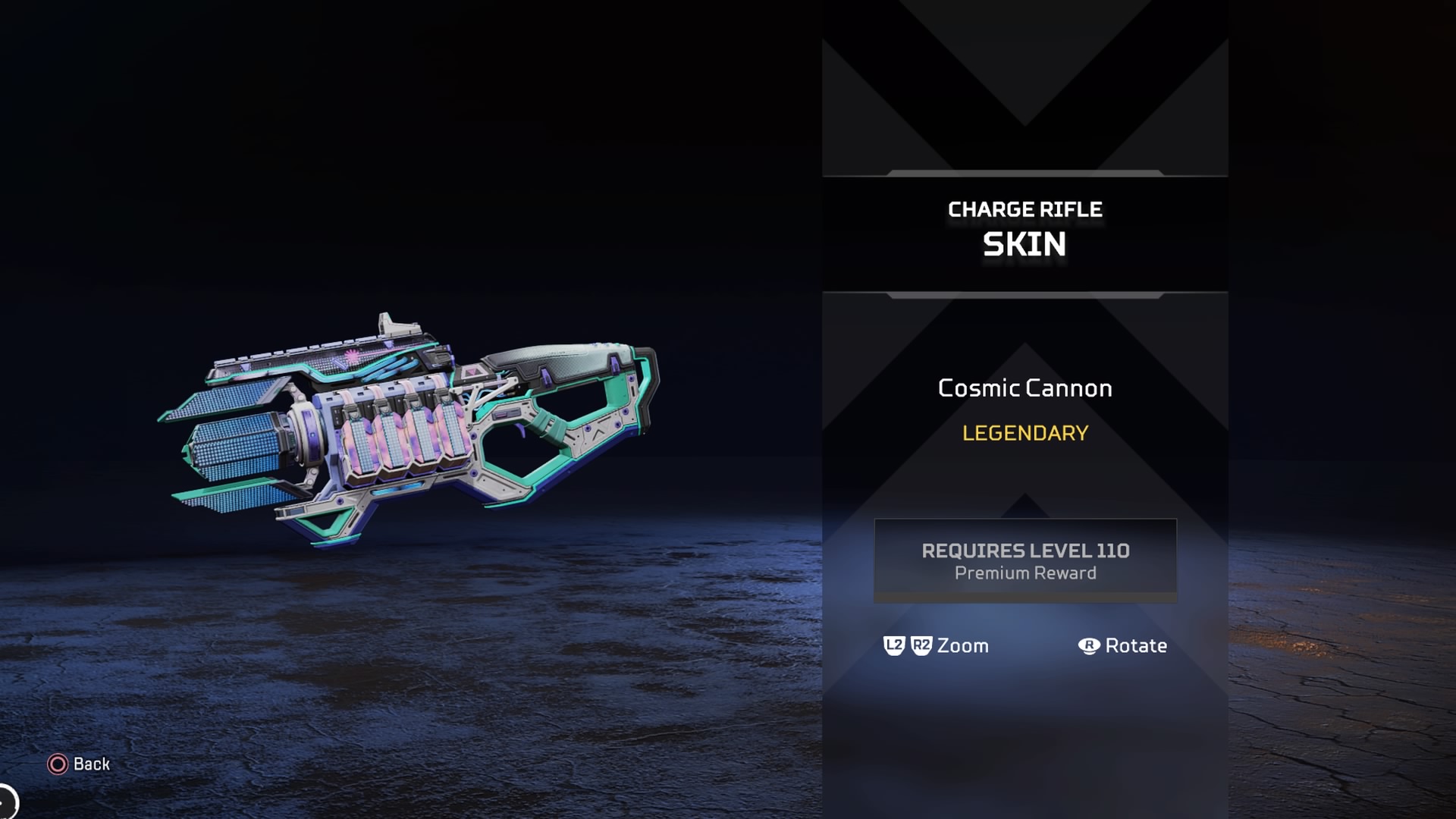The width and height of the screenshot is (1456, 819).
Task: Click the SKIN title under Charge Rifle
Action: pyautogui.click(x=1025, y=244)
